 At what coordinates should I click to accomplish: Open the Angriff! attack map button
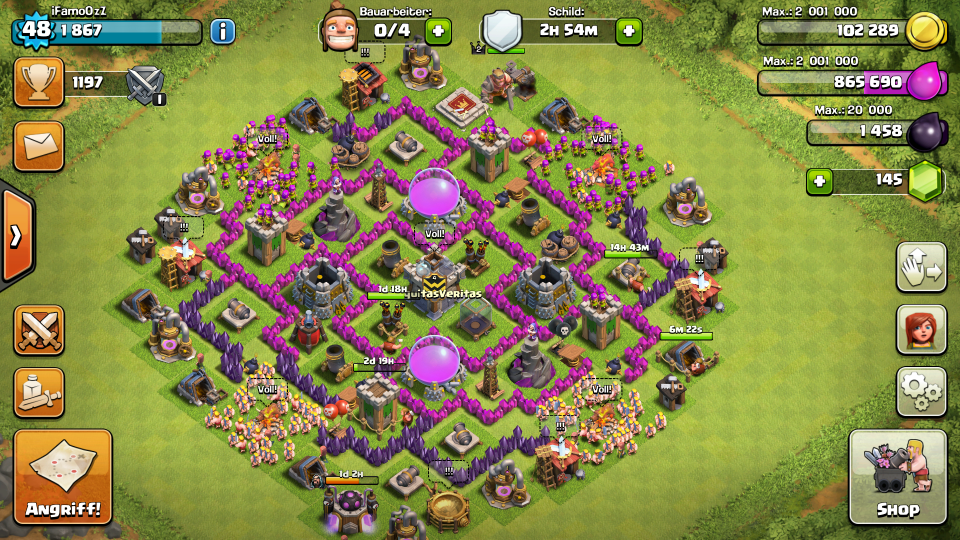point(62,476)
